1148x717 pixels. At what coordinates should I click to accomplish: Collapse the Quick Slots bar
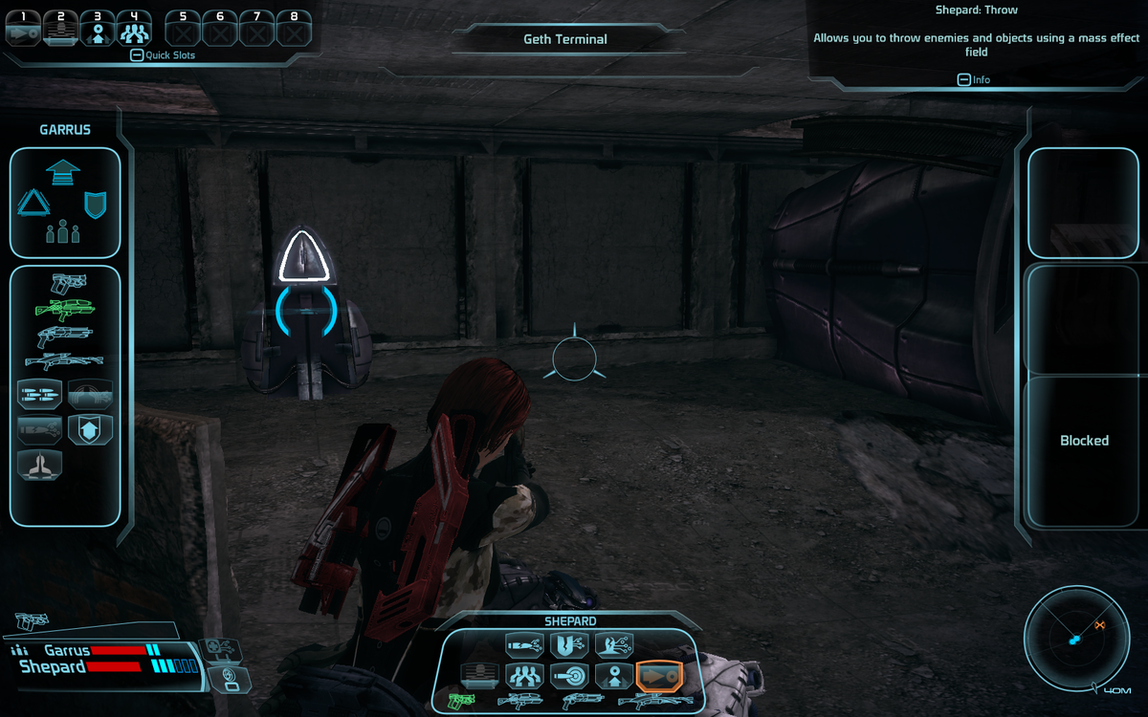click(137, 55)
